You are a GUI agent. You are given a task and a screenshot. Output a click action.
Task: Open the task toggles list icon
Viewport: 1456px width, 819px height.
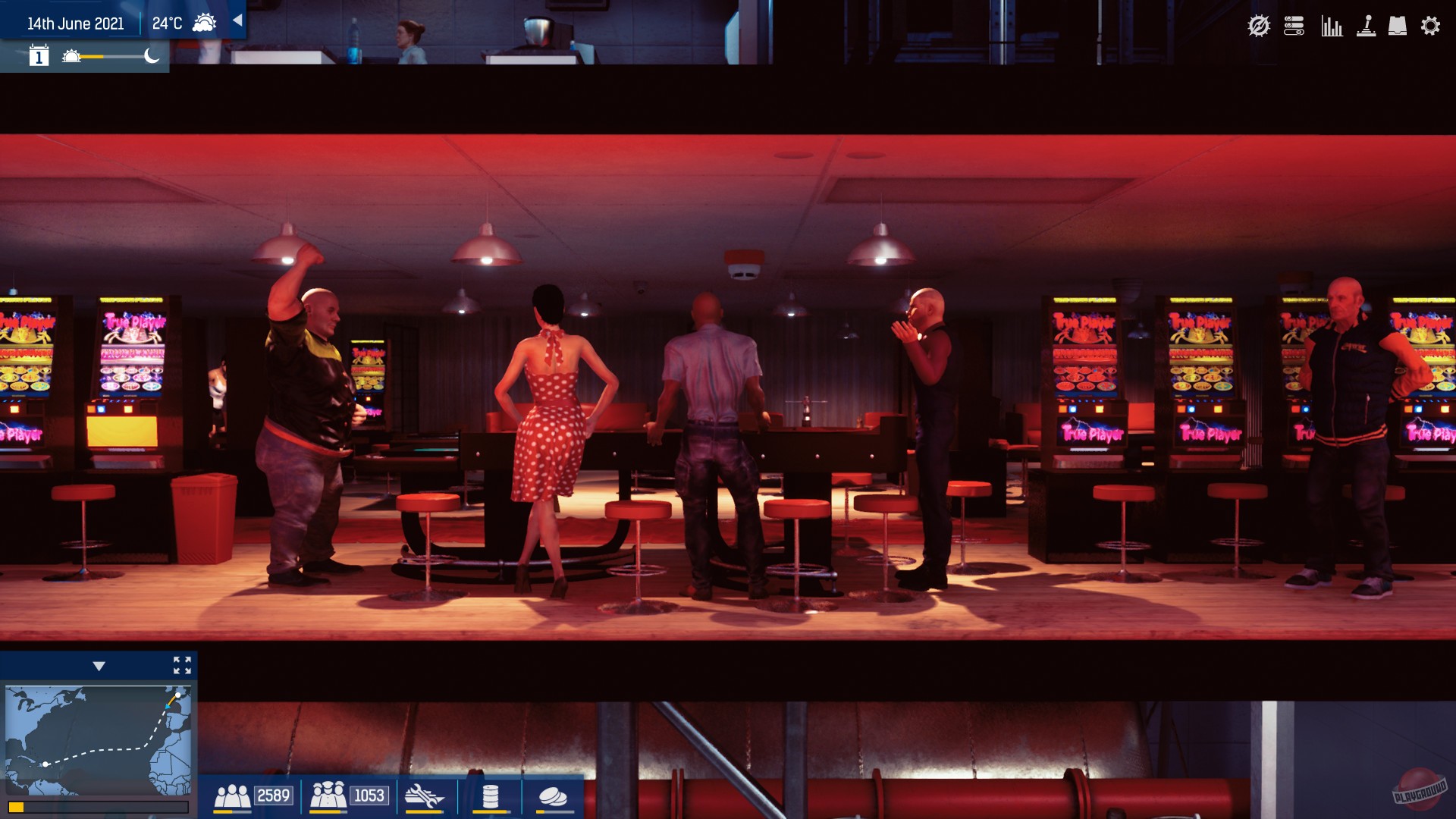[x=1295, y=25]
